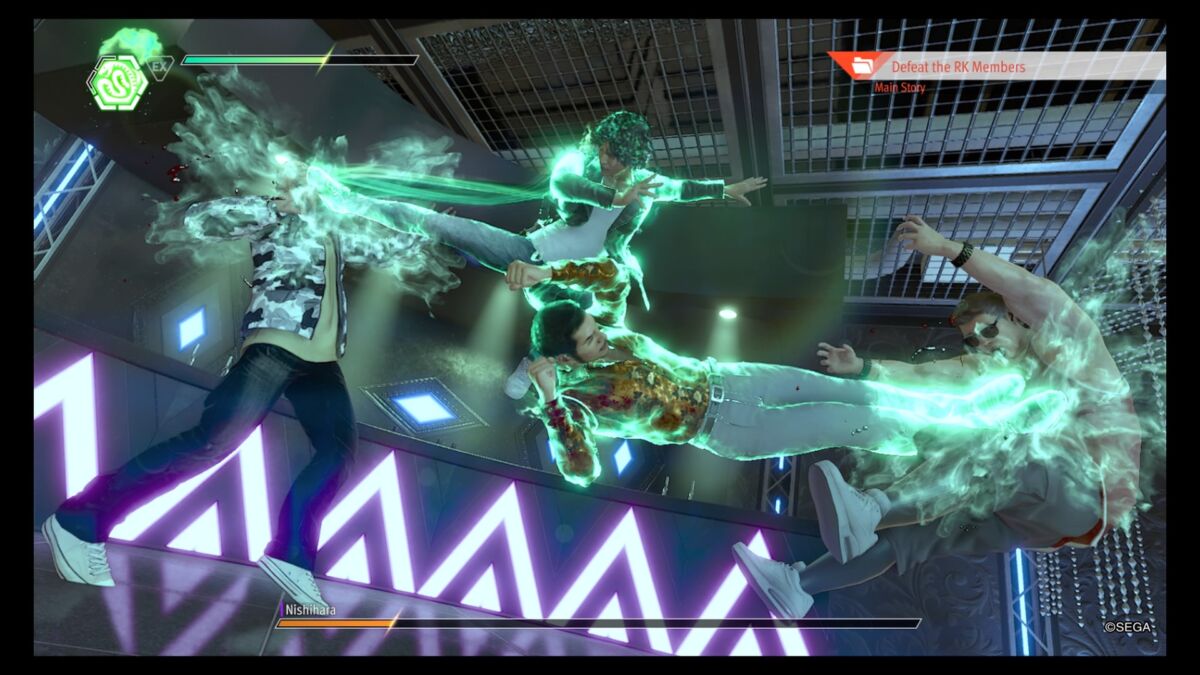This screenshot has height=675, width=1200.
Task: Click the red folder Main Story icon
Action: click(860, 67)
